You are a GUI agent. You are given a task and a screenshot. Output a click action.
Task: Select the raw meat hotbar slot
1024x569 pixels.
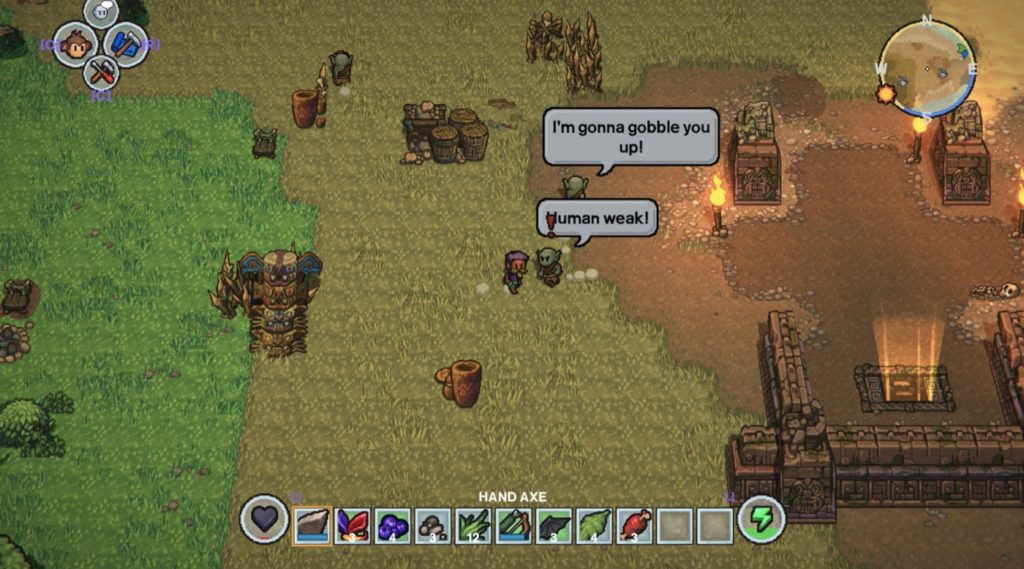635,524
